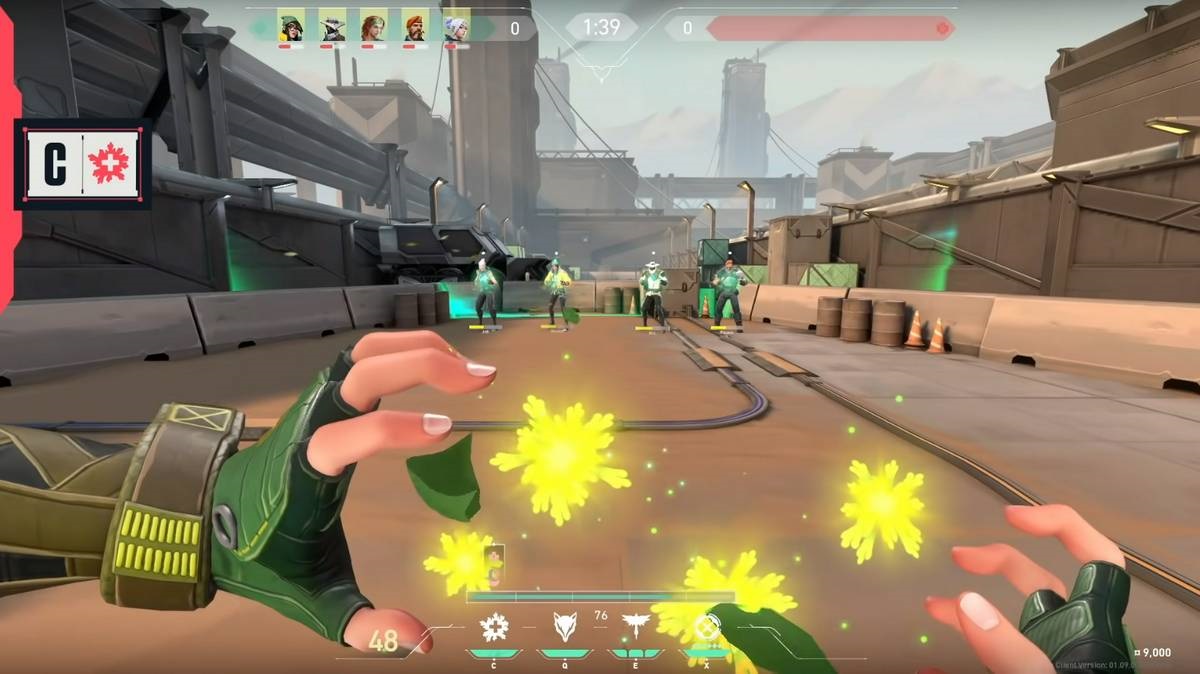Pick the white-haired Jett teammate portrait

point(456,27)
